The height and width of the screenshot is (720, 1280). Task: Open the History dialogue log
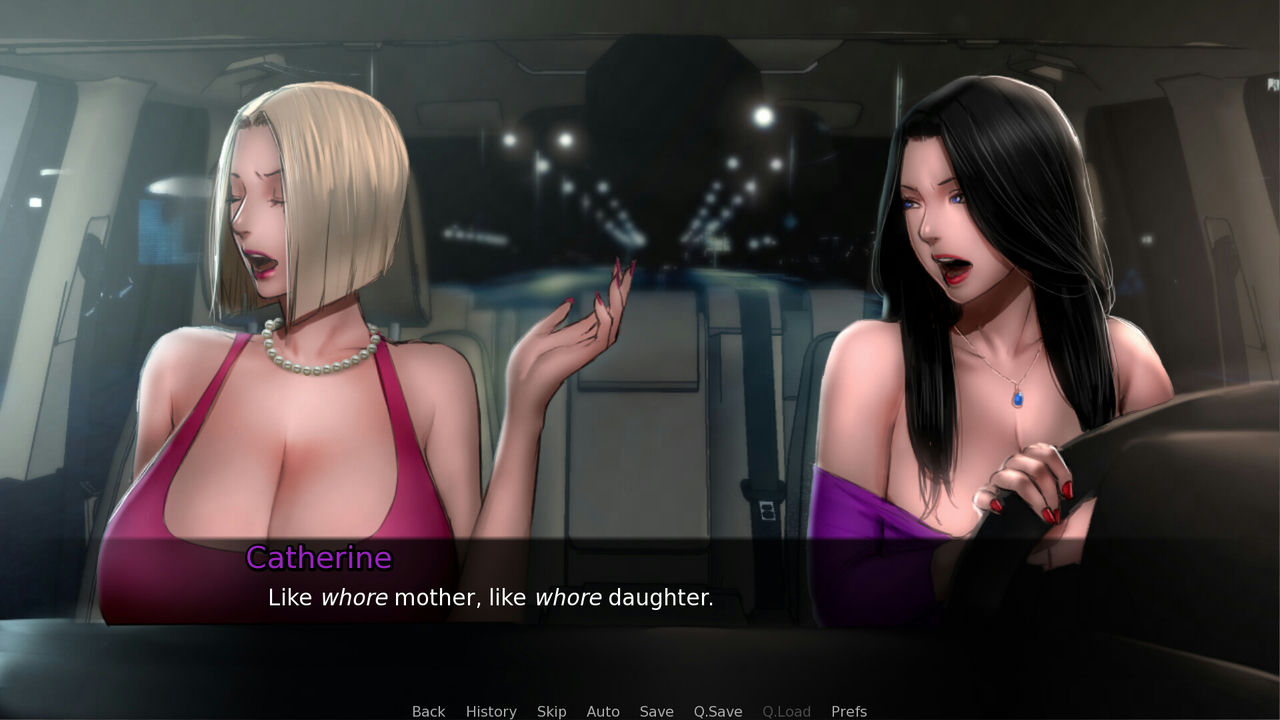pyautogui.click(x=491, y=711)
